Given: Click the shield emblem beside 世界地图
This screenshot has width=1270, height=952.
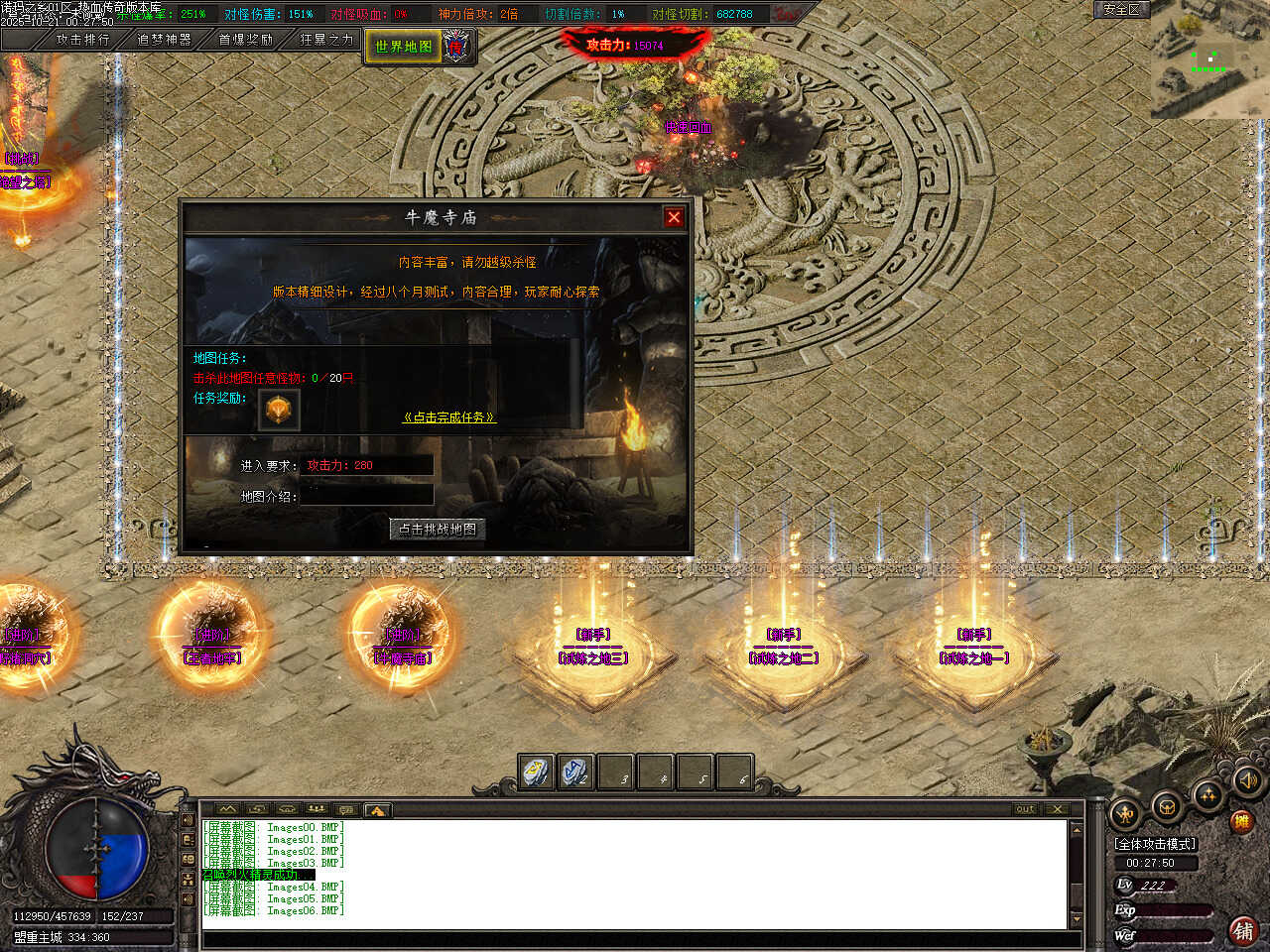Looking at the screenshot, I should [x=456, y=46].
